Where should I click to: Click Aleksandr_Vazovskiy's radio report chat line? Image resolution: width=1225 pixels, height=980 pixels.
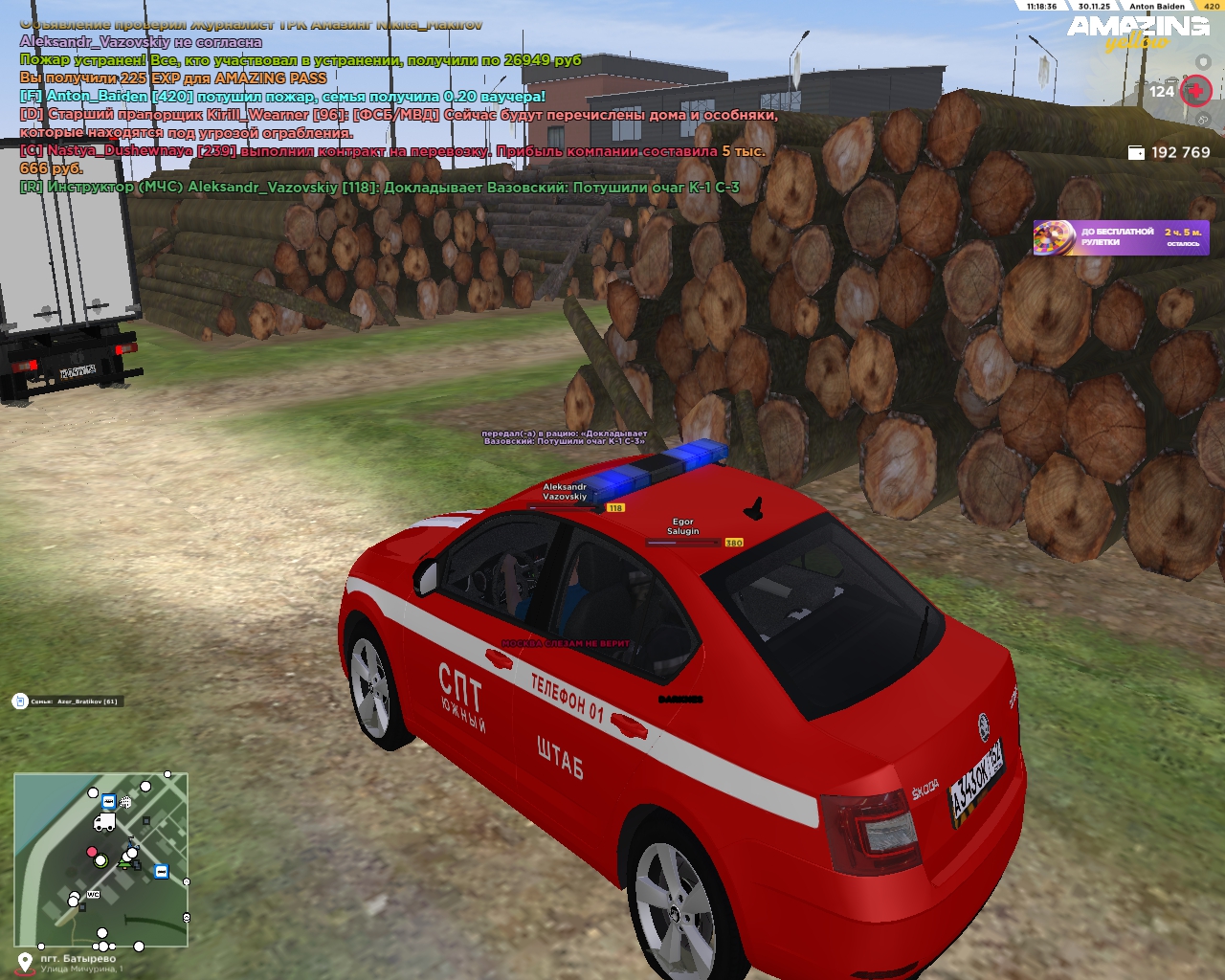380,188
